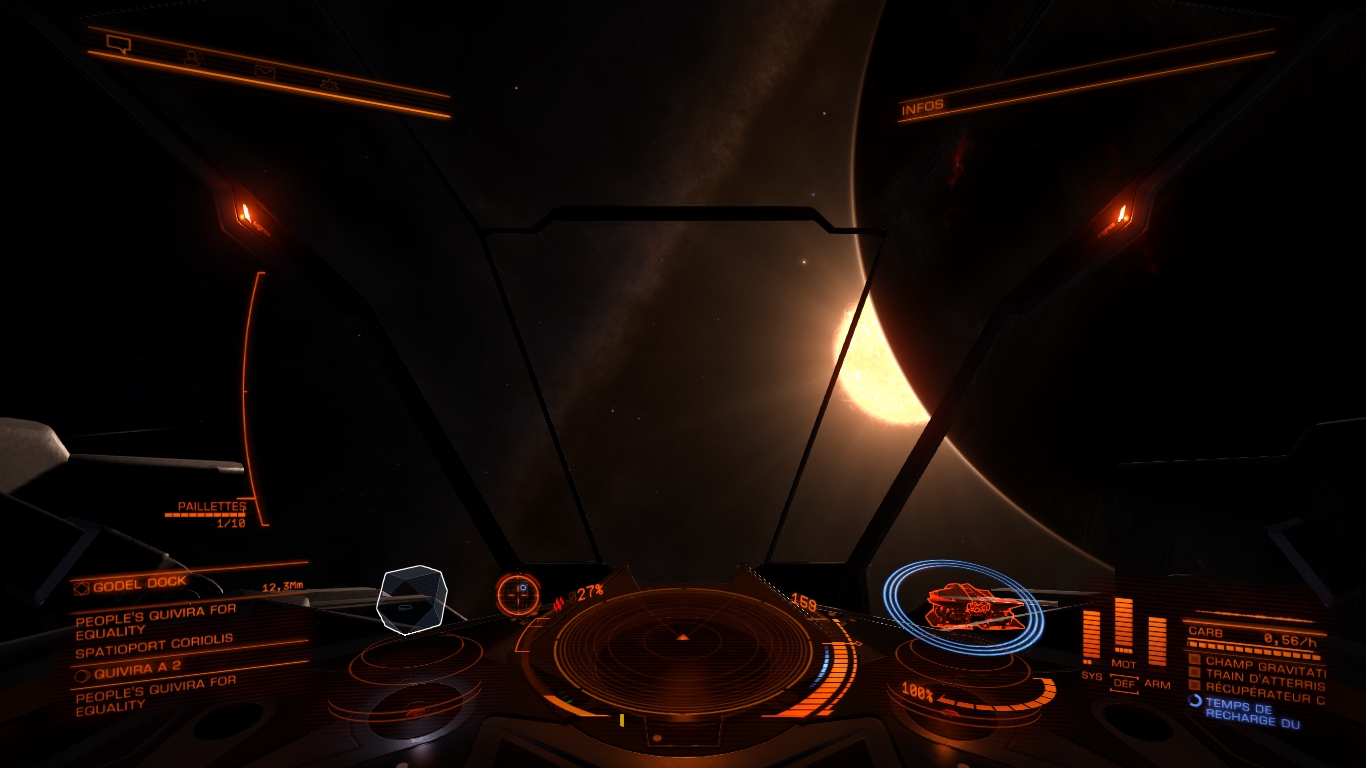Toggle the Train d'Atterrissage landing gear indicator
Image resolution: width=1366 pixels, height=768 pixels.
1194,673
